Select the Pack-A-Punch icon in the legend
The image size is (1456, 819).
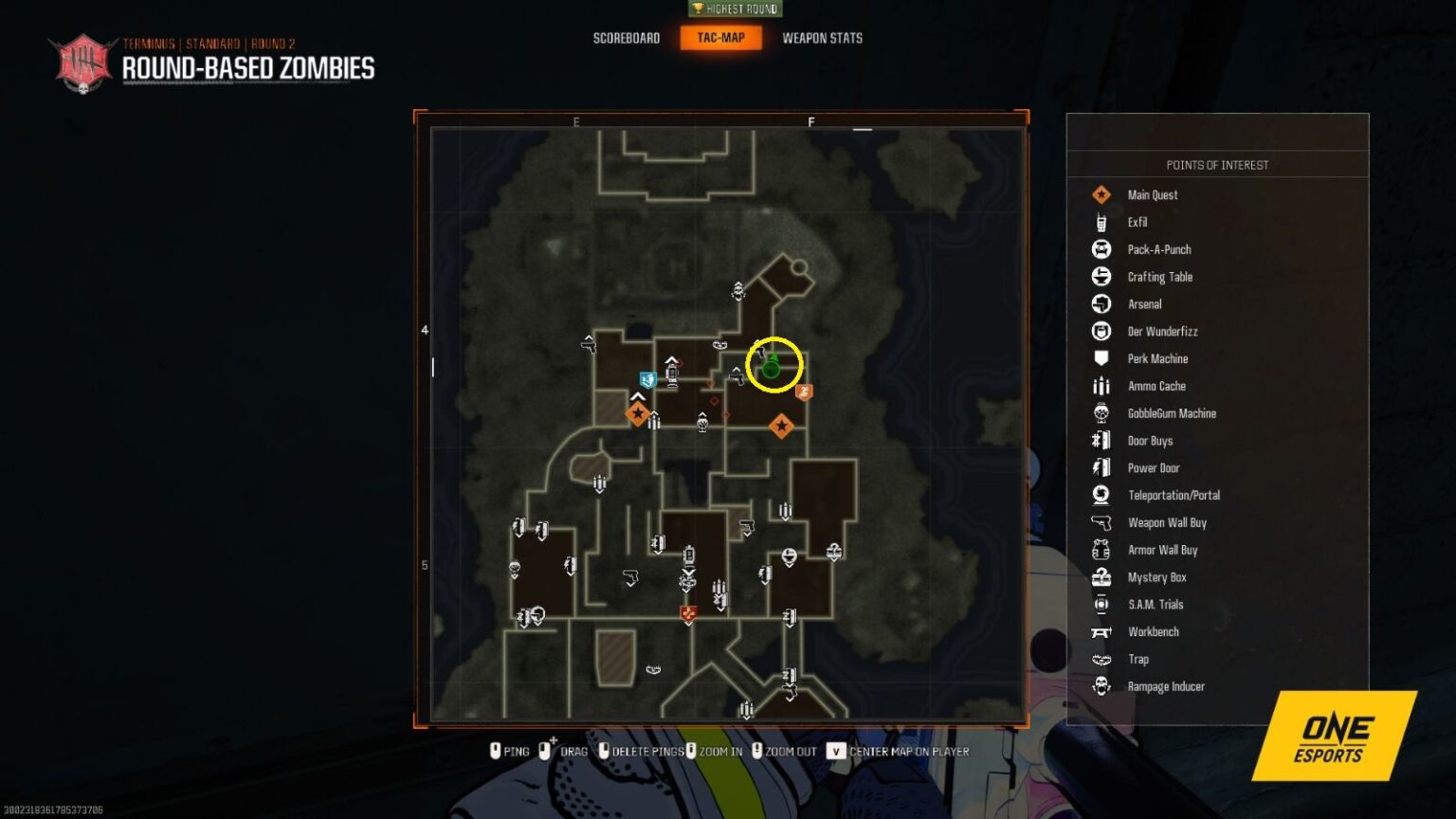click(1101, 249)
